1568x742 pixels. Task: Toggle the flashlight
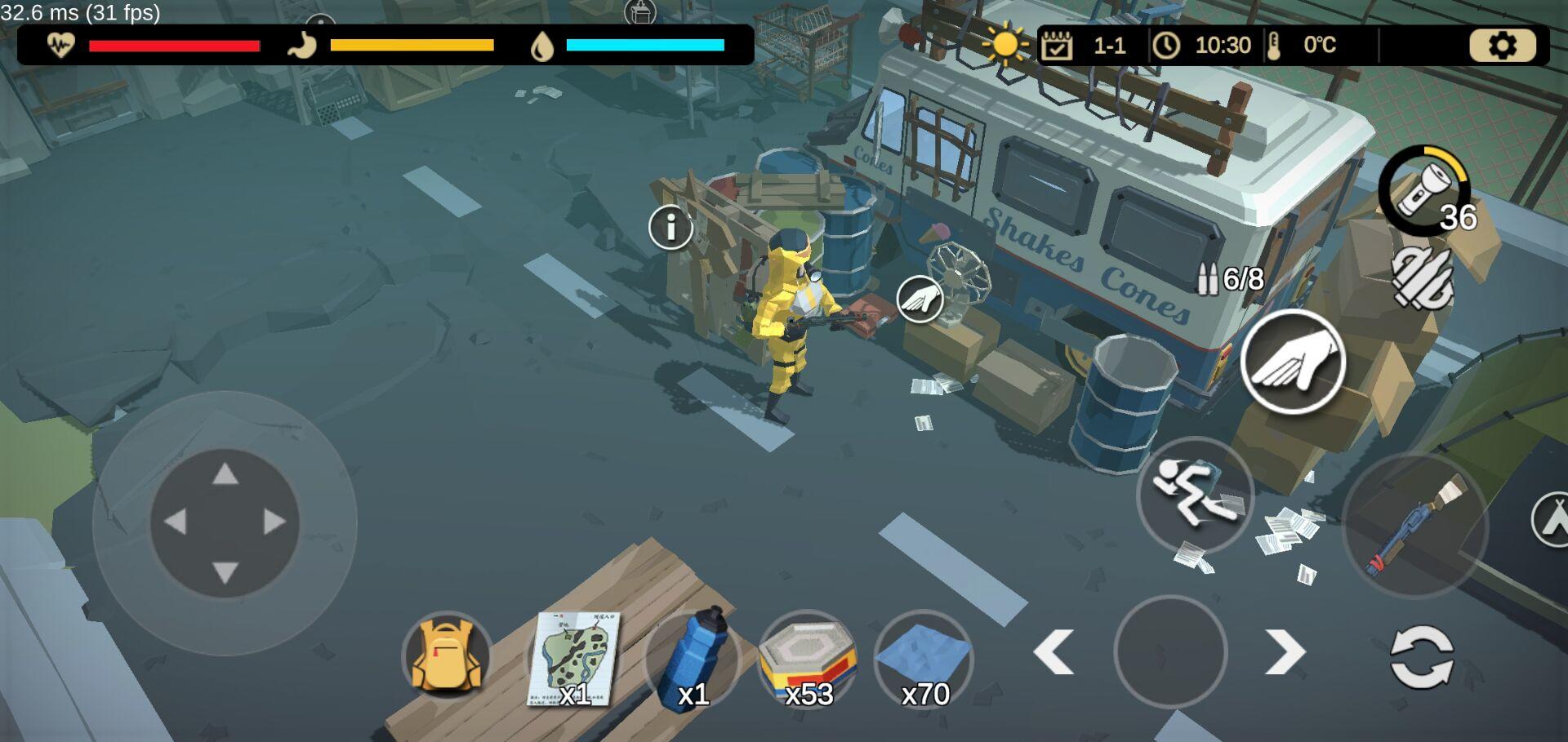click(1423, 190)
